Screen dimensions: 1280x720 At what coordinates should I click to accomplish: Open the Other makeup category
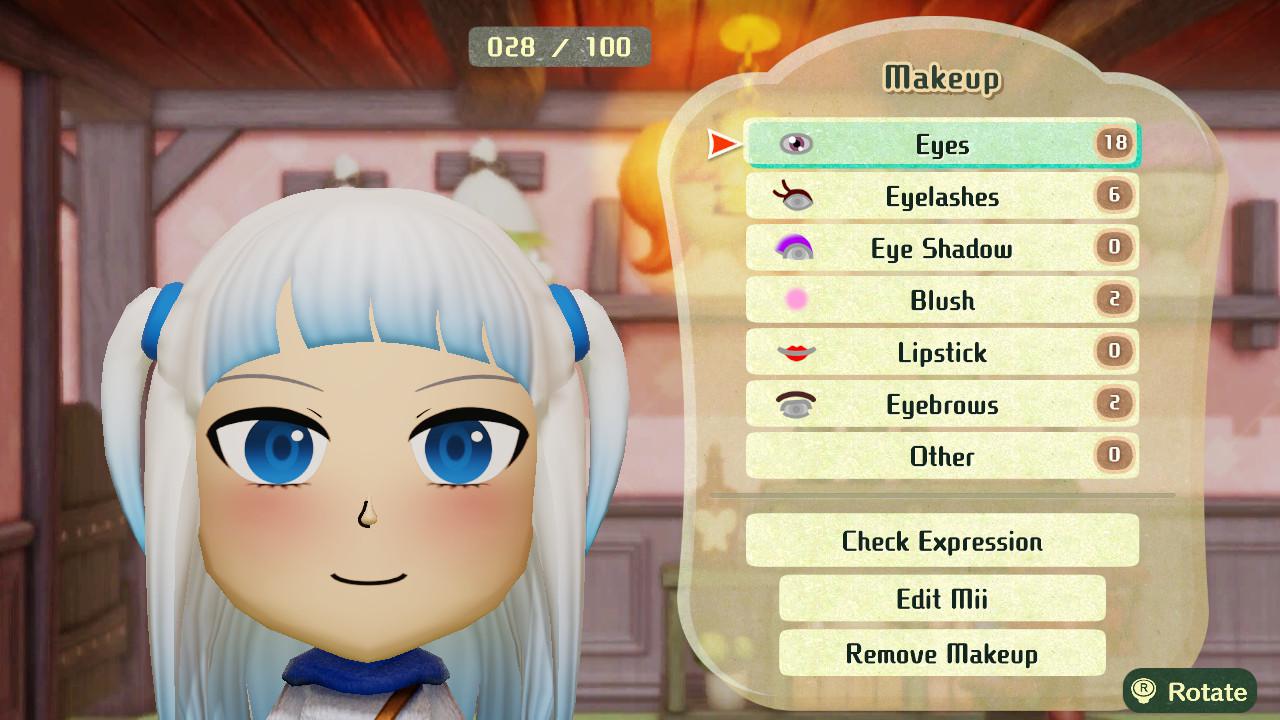click(940, 456)
